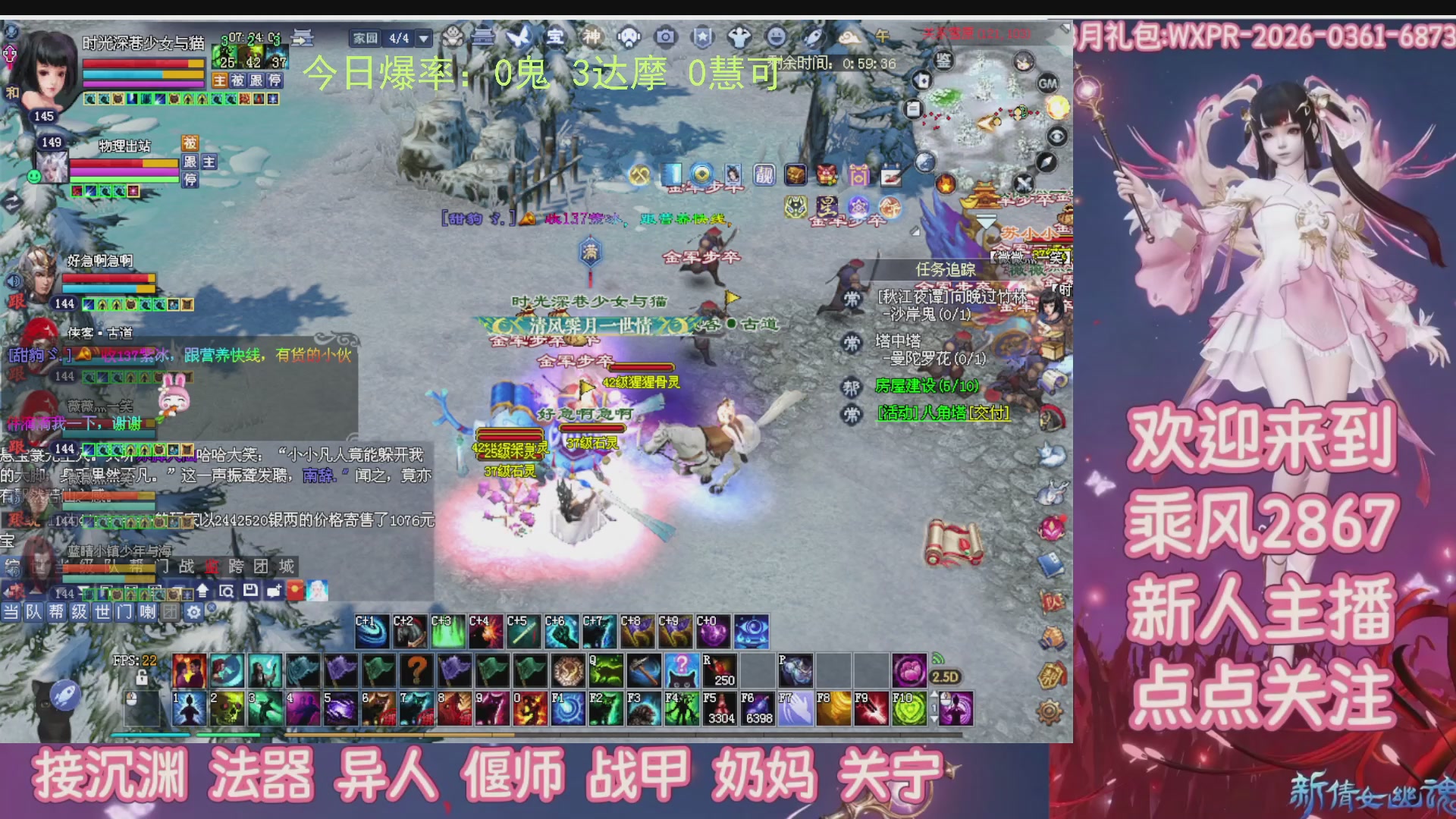This screenshot has height=819, width=1456.
Task: Collapse the minimap using the arrow beneath it
Action: pyautogui.click(x=986, y=218)
